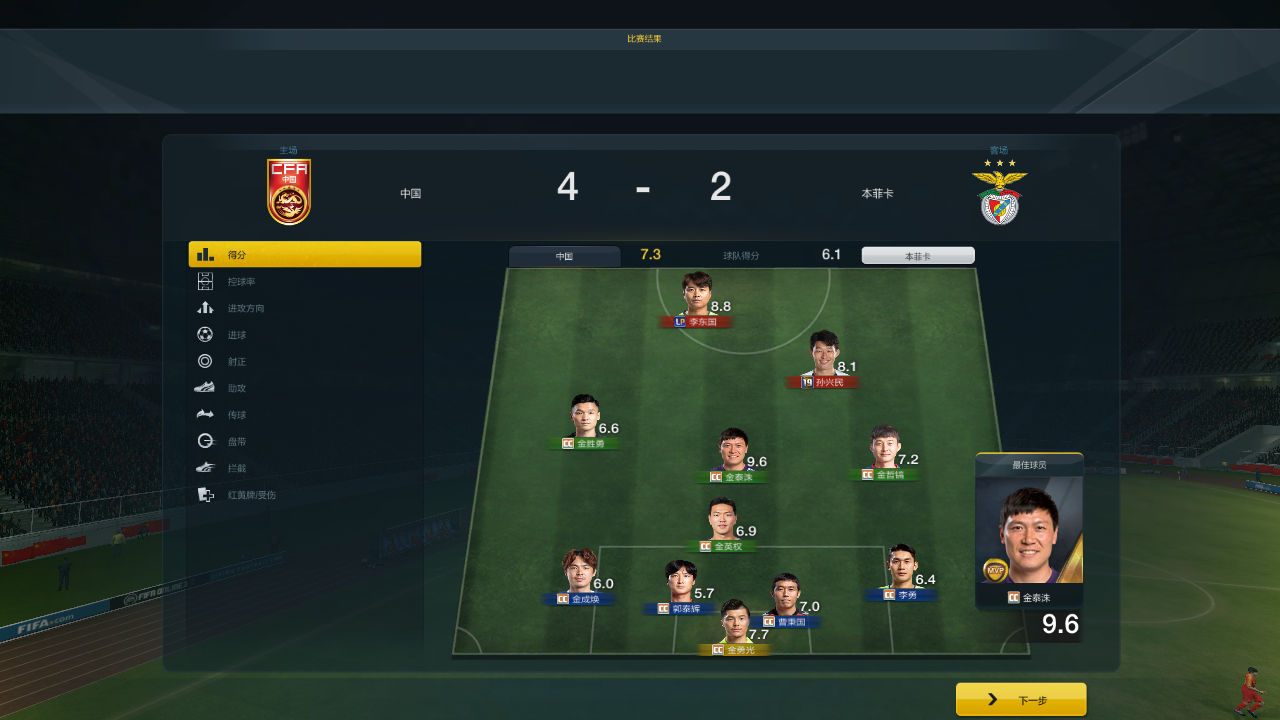View the 拦截 interceptions stats
Screen dimensions: 1280x720
pyautogui.click(x=304, y=468)
